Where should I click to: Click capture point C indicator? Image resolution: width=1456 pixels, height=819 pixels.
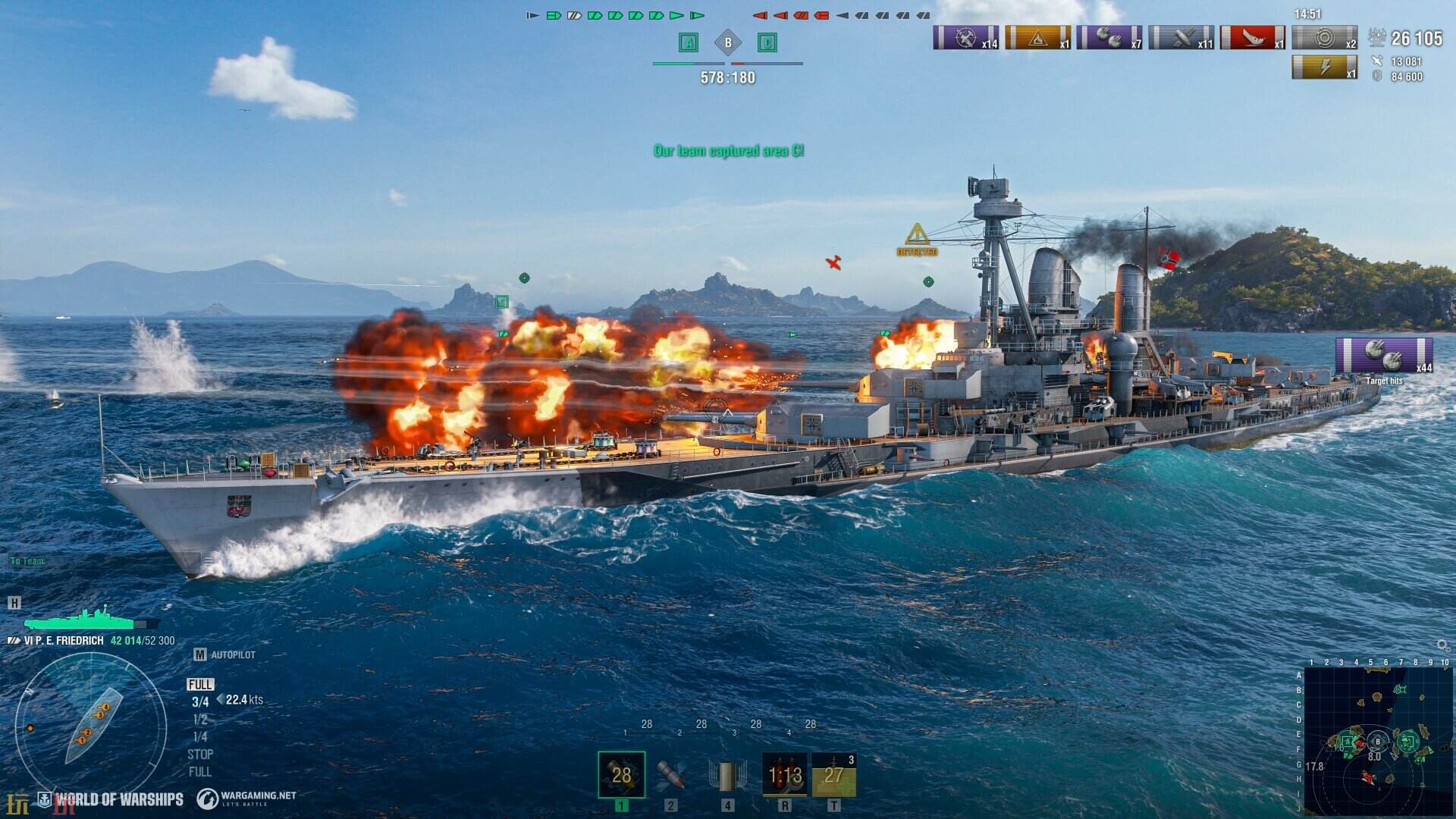point(767,42)
